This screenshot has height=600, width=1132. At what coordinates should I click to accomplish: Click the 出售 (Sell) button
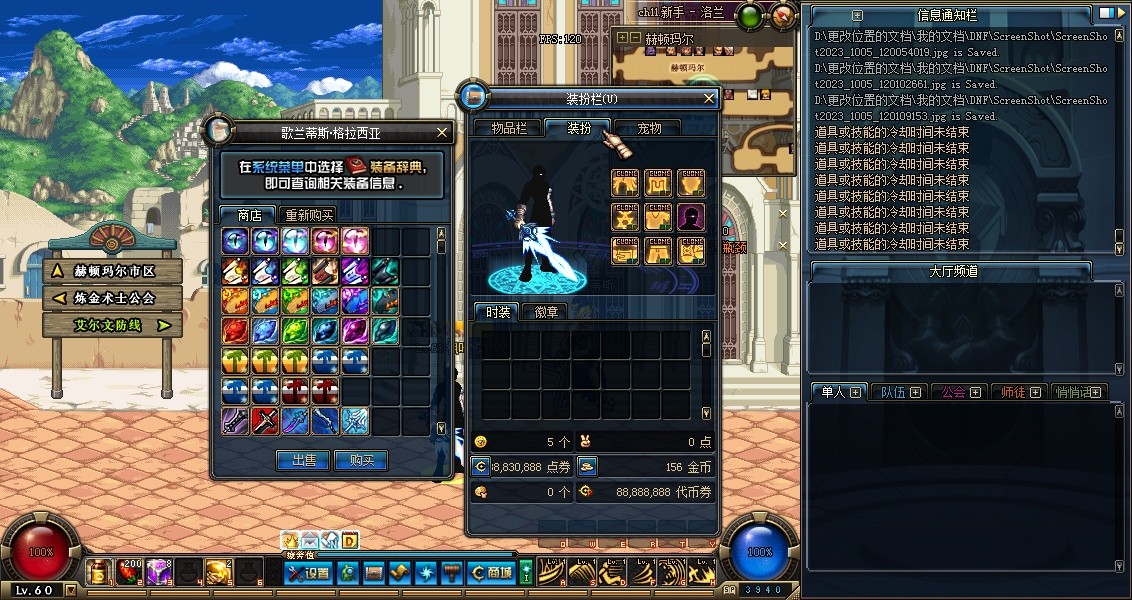(303, 460)
